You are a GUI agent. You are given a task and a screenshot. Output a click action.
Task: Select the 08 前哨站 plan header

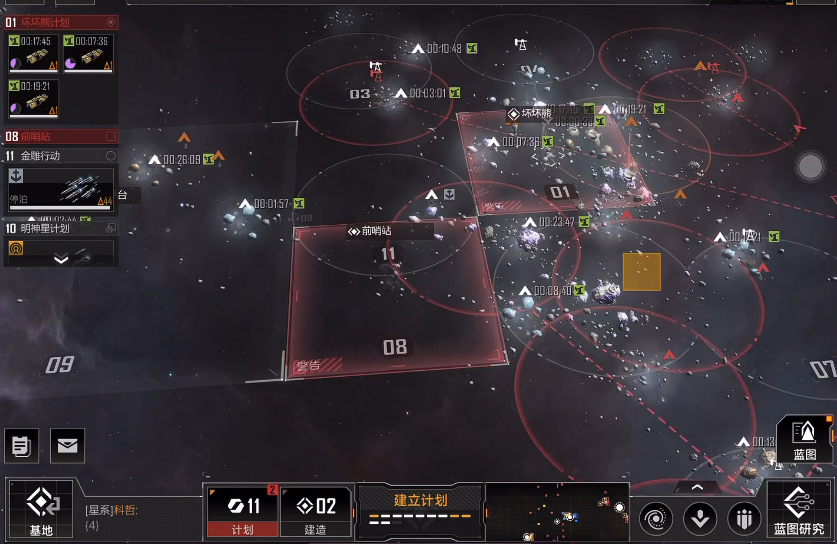coord(60,136)
